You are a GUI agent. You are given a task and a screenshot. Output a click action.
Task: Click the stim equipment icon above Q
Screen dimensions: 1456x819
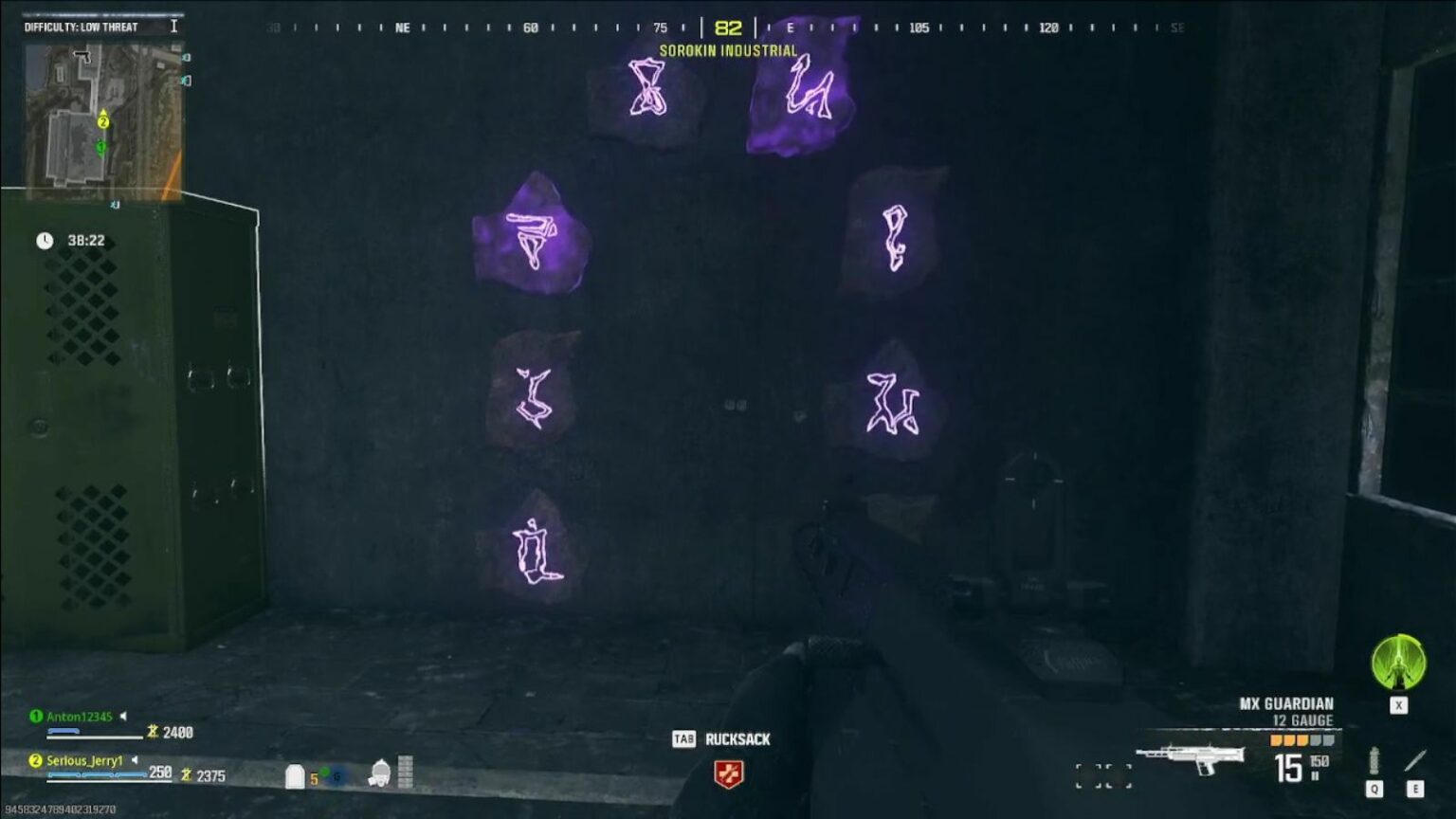pos(1375,758)
